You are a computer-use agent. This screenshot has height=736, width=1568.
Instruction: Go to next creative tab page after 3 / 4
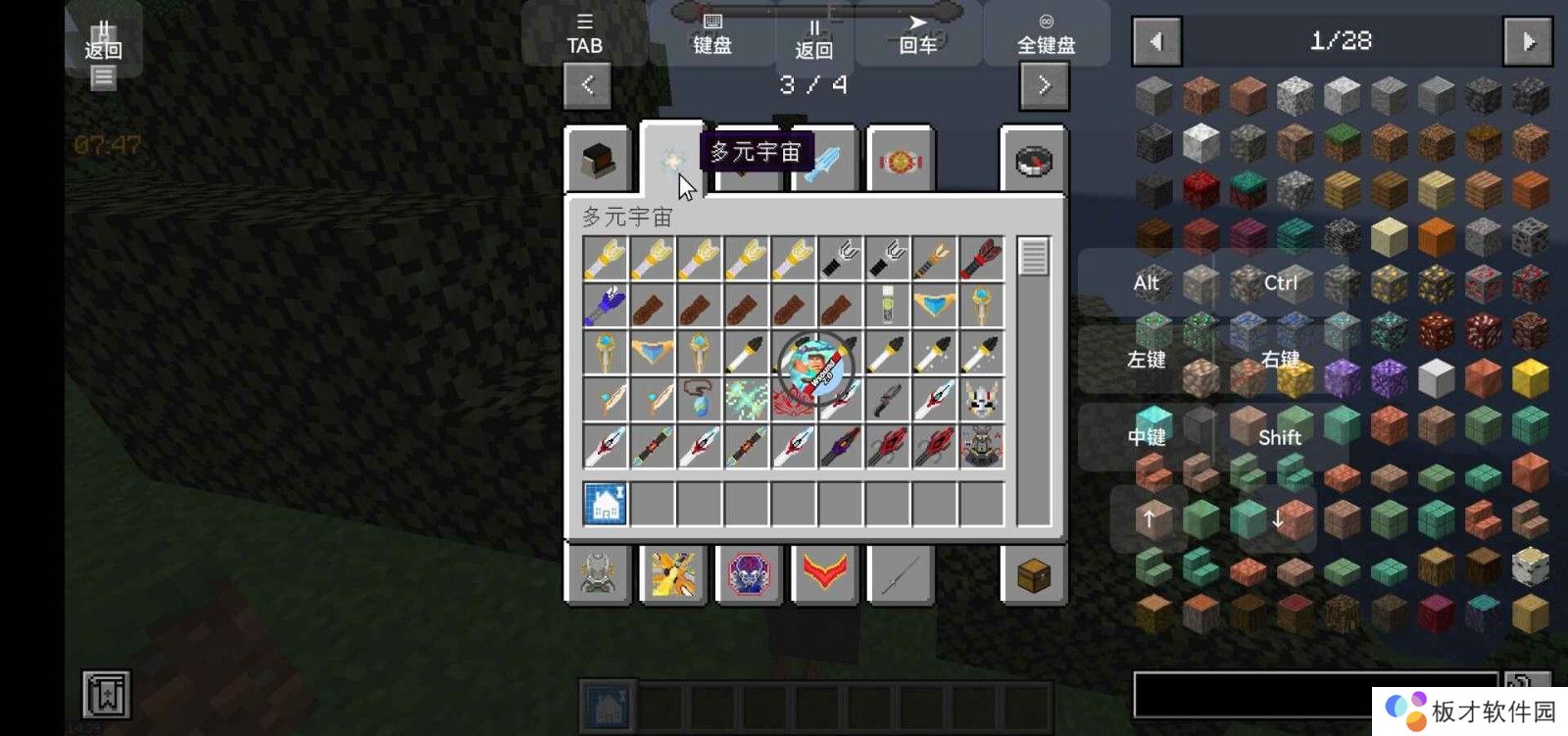coord(1044,85)
